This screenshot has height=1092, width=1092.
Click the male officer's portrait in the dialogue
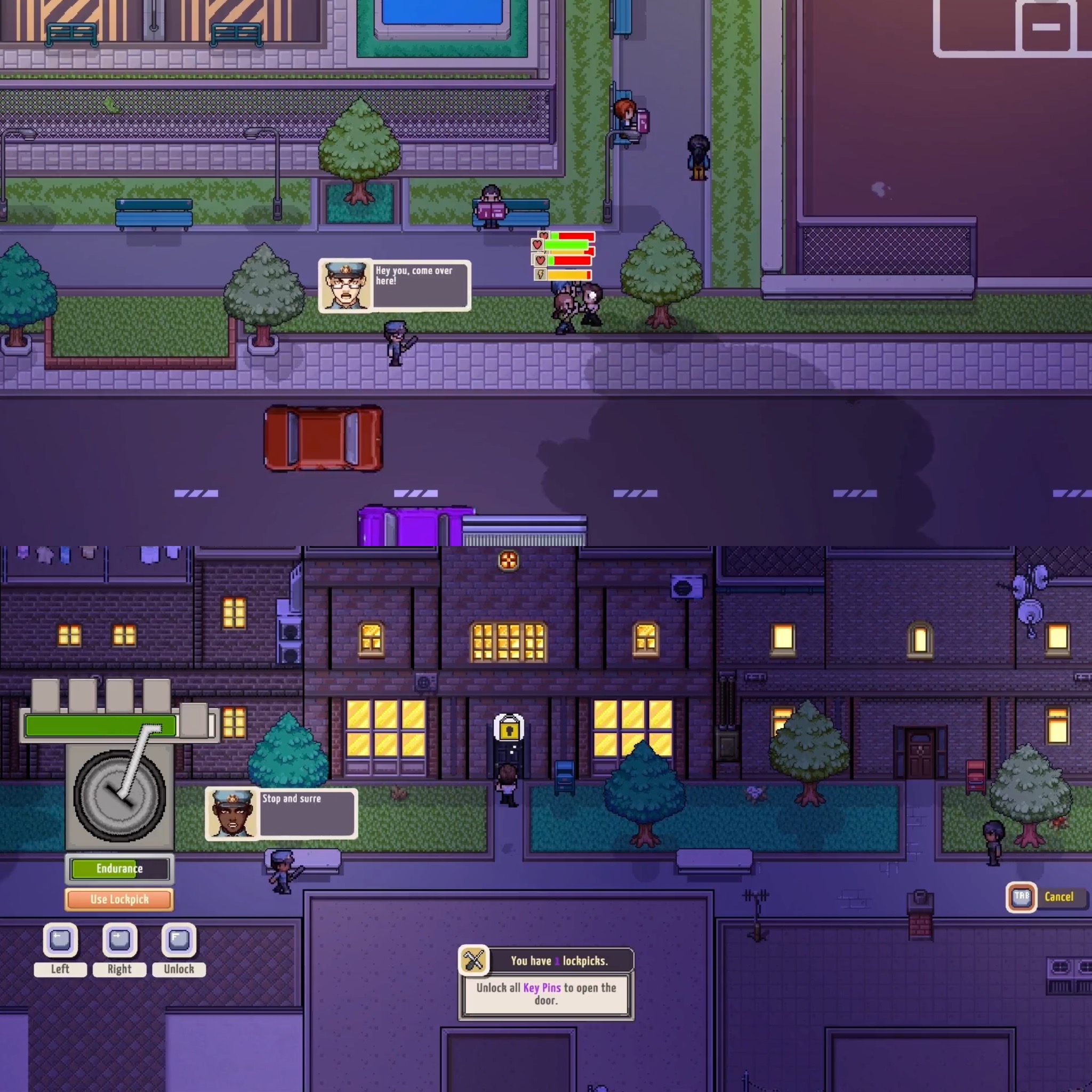pos(346,285)
